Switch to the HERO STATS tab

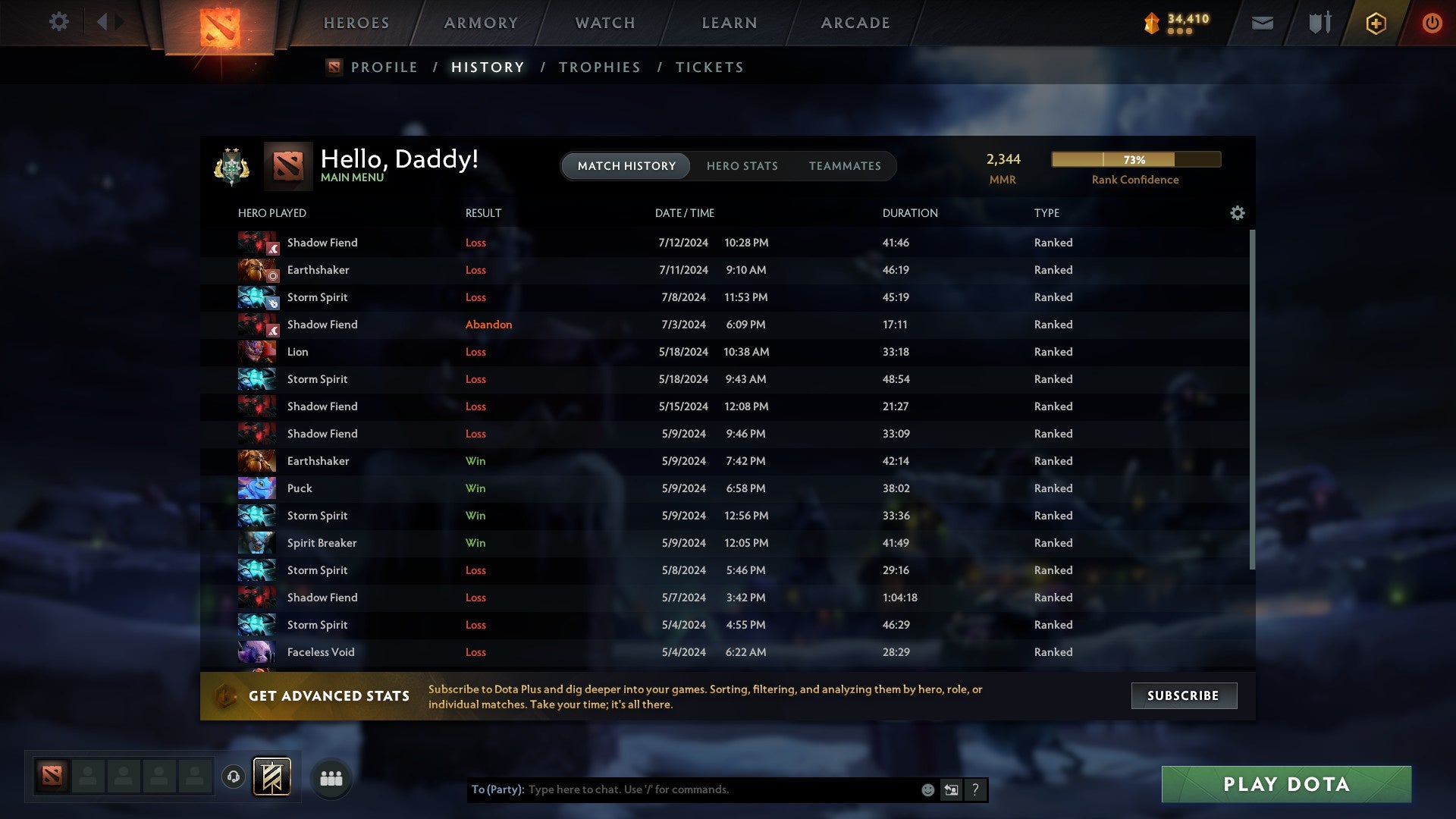(742, 165)
